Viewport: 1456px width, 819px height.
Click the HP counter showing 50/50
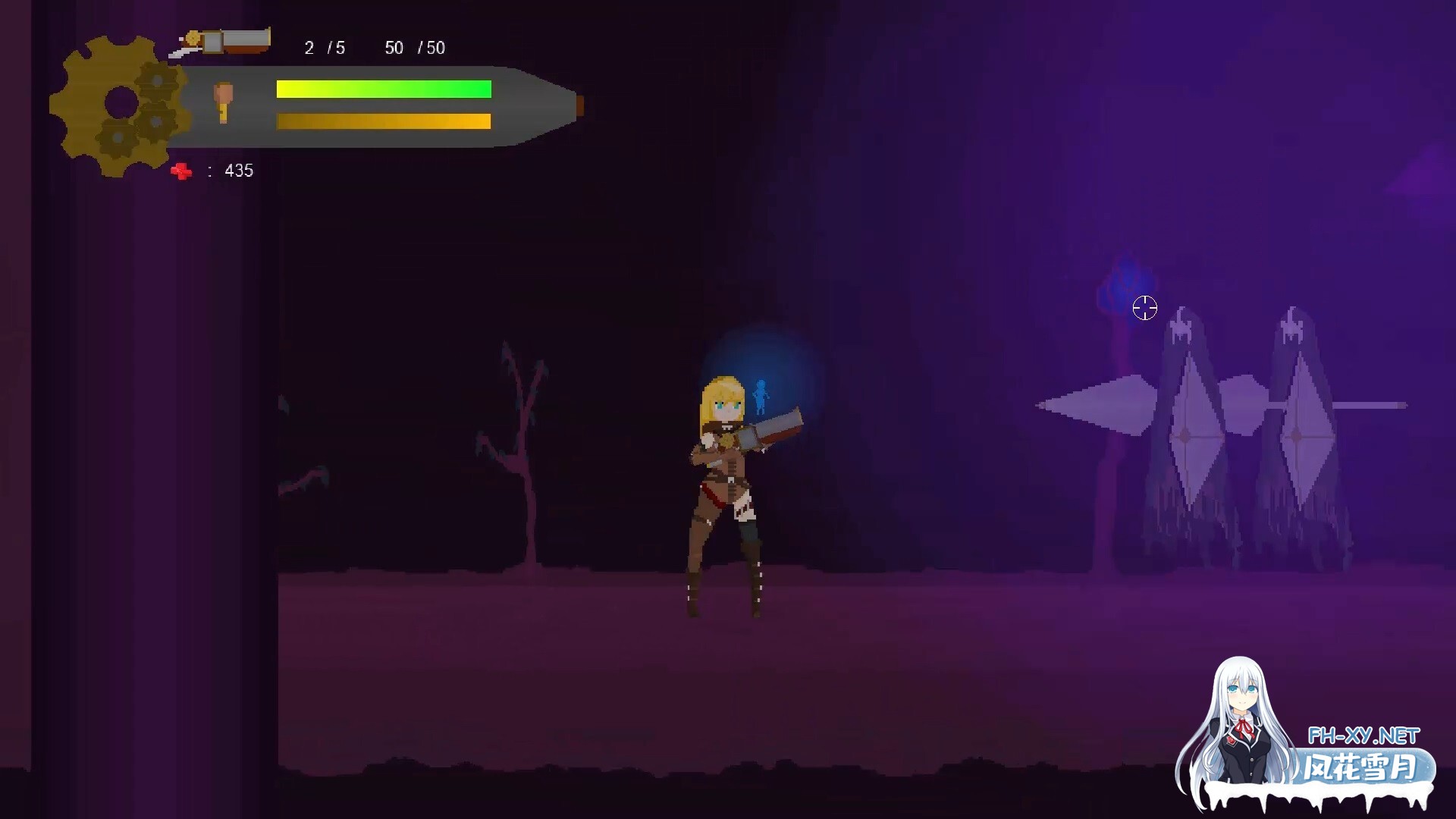pos(415,48)
